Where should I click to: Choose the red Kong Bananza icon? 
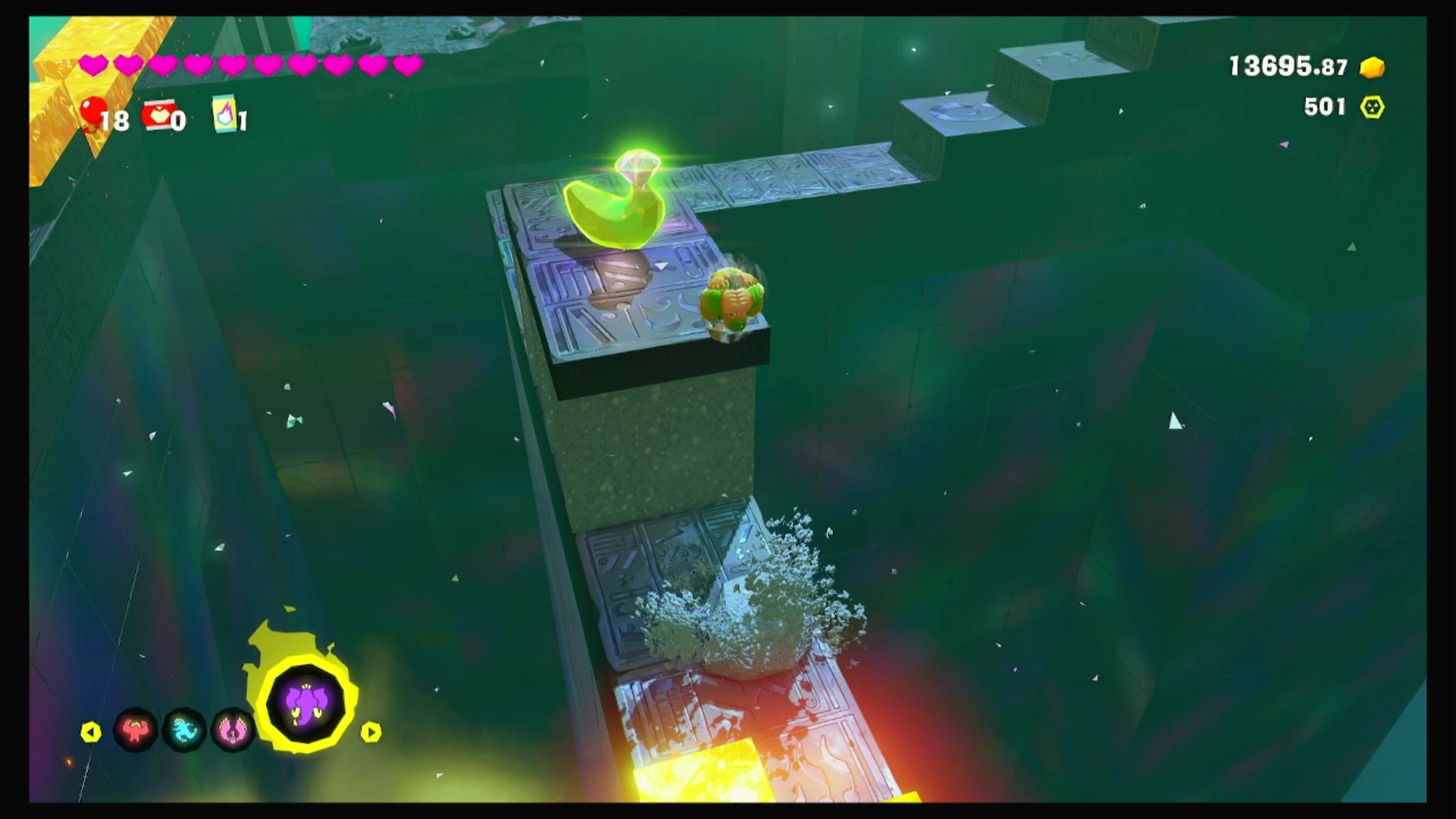pos(135,730)
